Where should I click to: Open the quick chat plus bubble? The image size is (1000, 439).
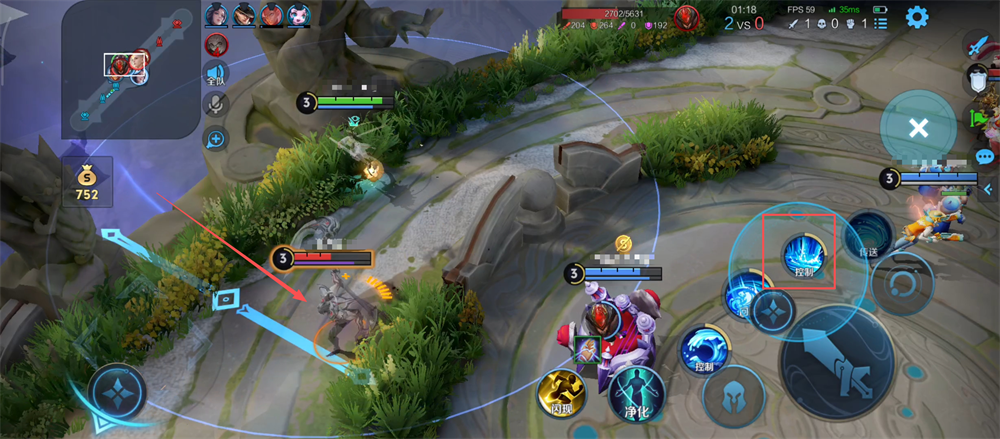coord(215,138)
